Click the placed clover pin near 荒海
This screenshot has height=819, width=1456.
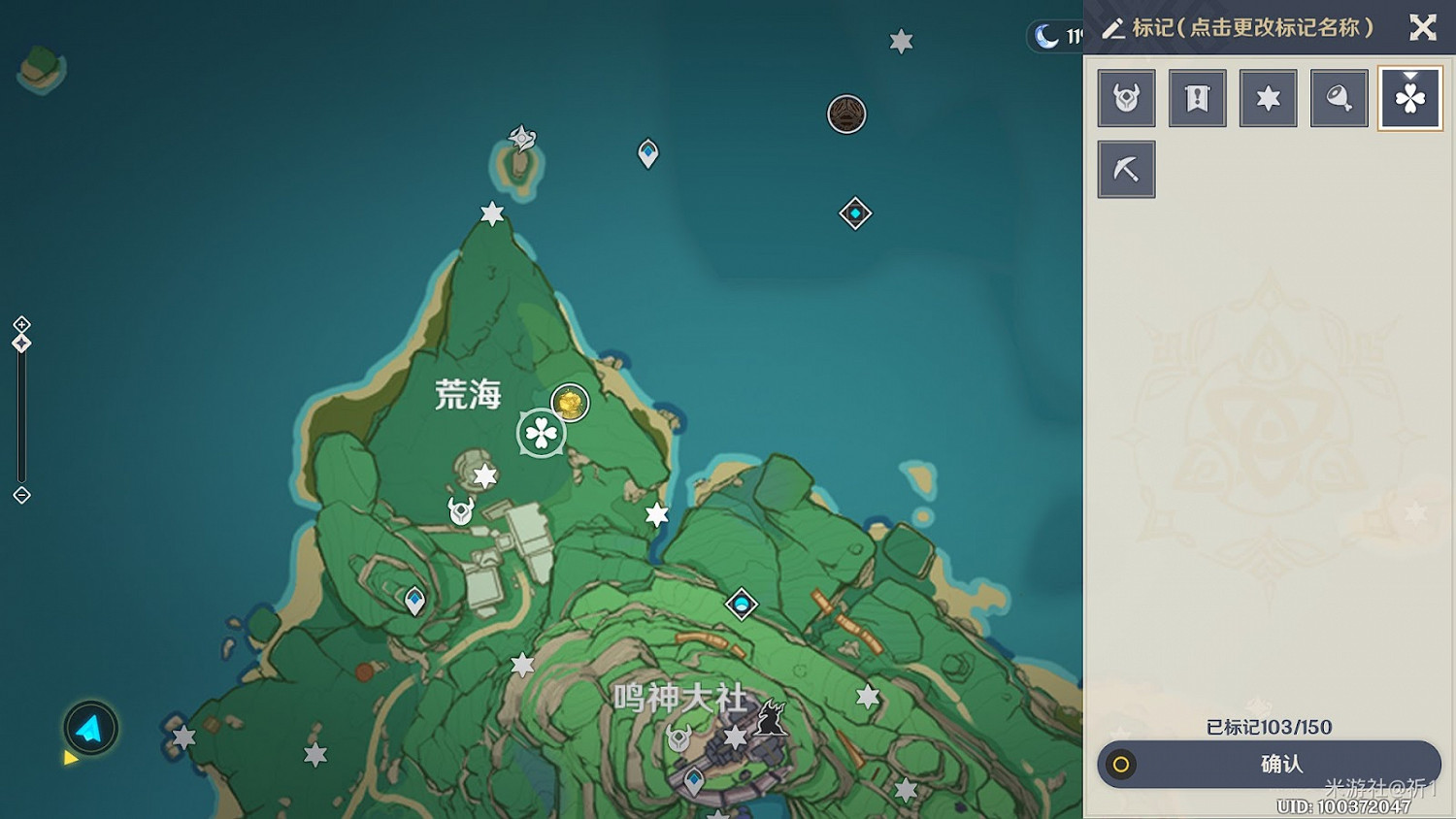pyautogui.click(x=541, y=434)
